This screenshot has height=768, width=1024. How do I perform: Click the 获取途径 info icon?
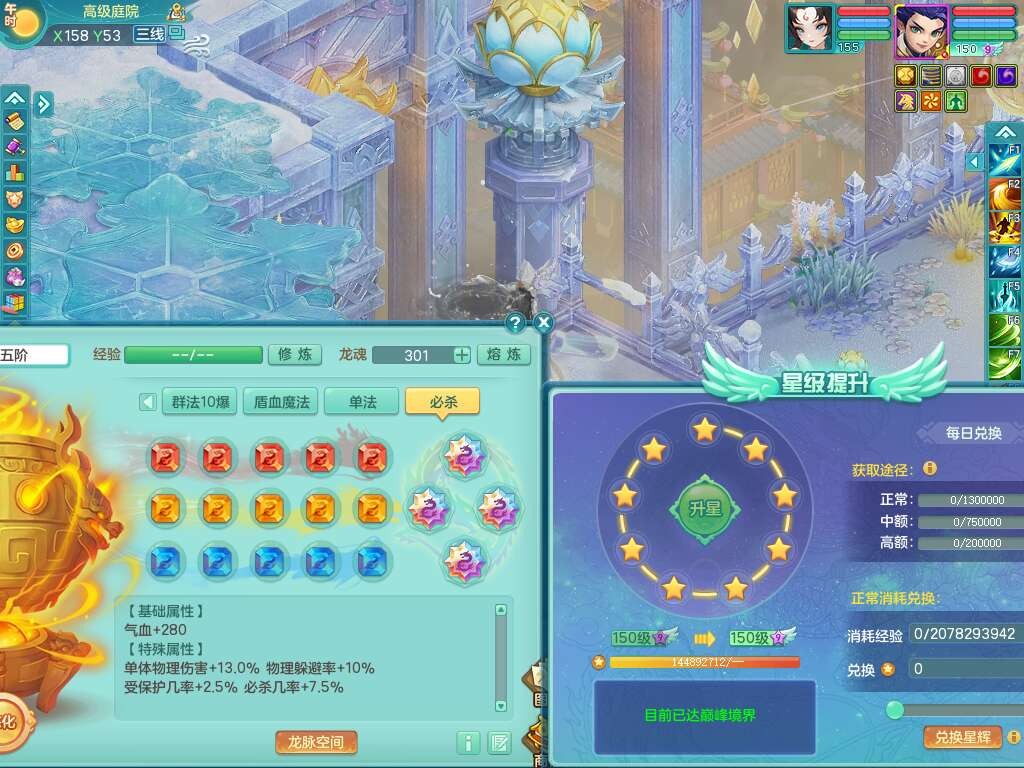[930, 468]
